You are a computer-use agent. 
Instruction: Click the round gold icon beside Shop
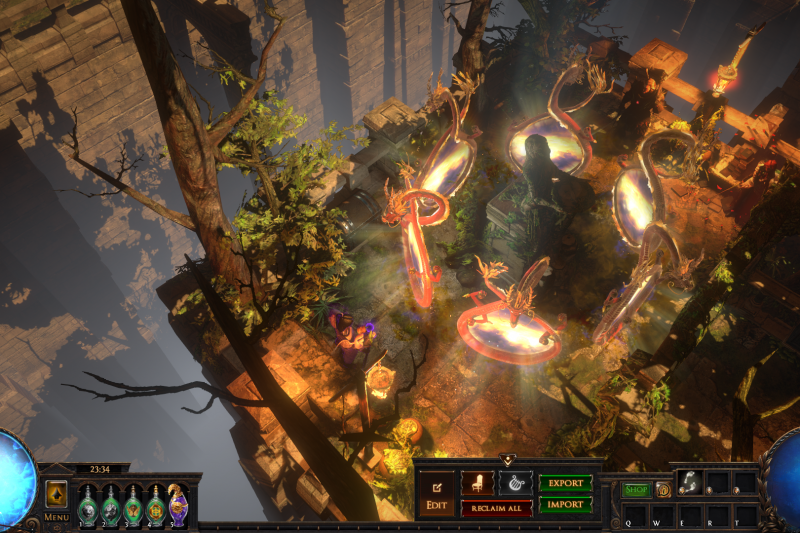[x=662, y=490]
